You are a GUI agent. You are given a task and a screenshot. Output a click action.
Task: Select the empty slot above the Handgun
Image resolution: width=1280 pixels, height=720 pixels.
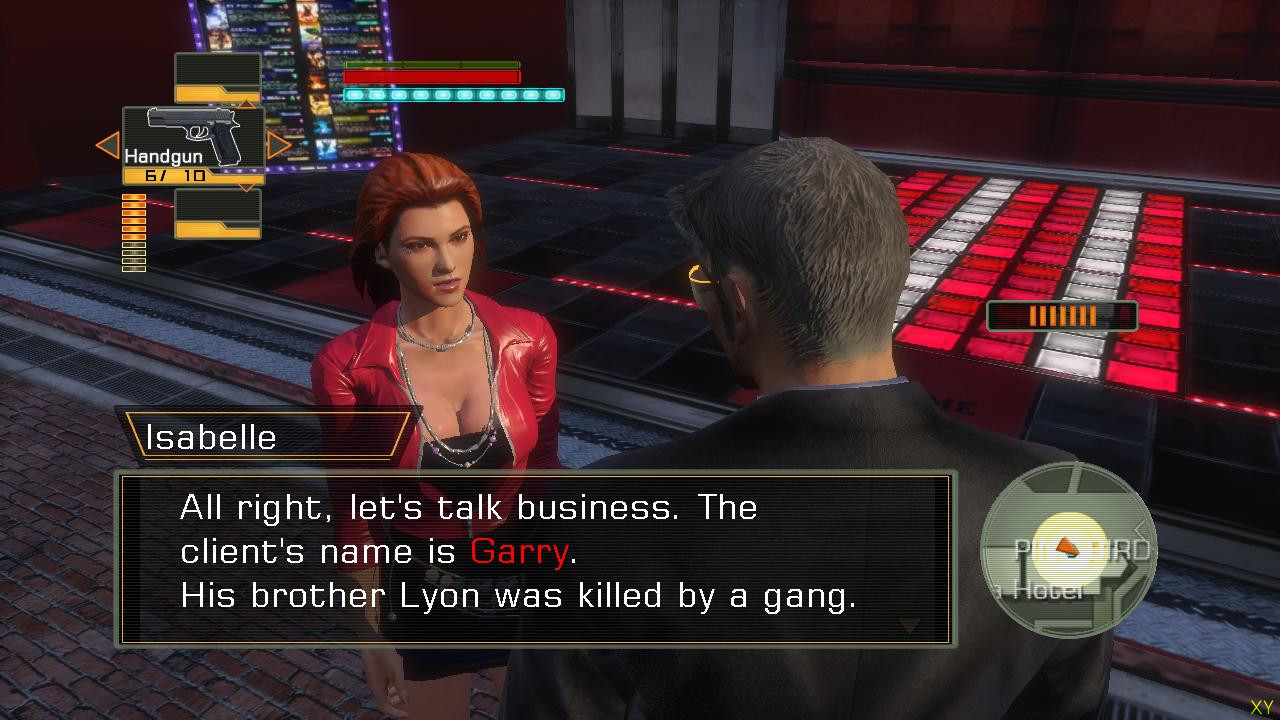tap(218, 77)
